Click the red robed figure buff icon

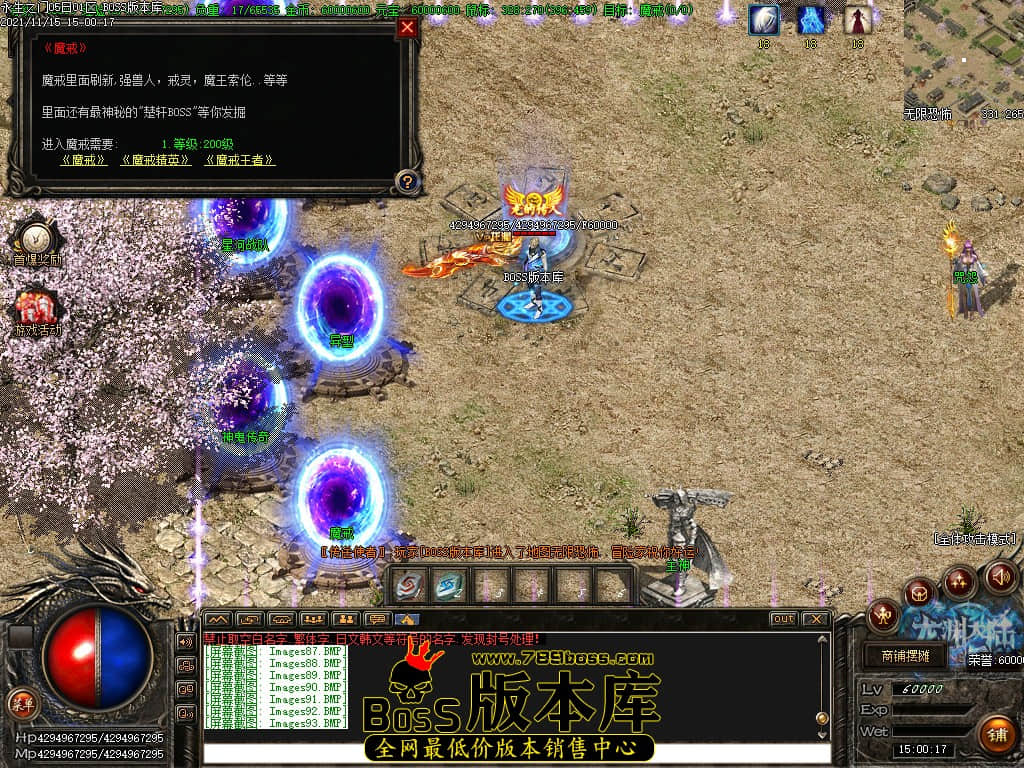(857, 20)
